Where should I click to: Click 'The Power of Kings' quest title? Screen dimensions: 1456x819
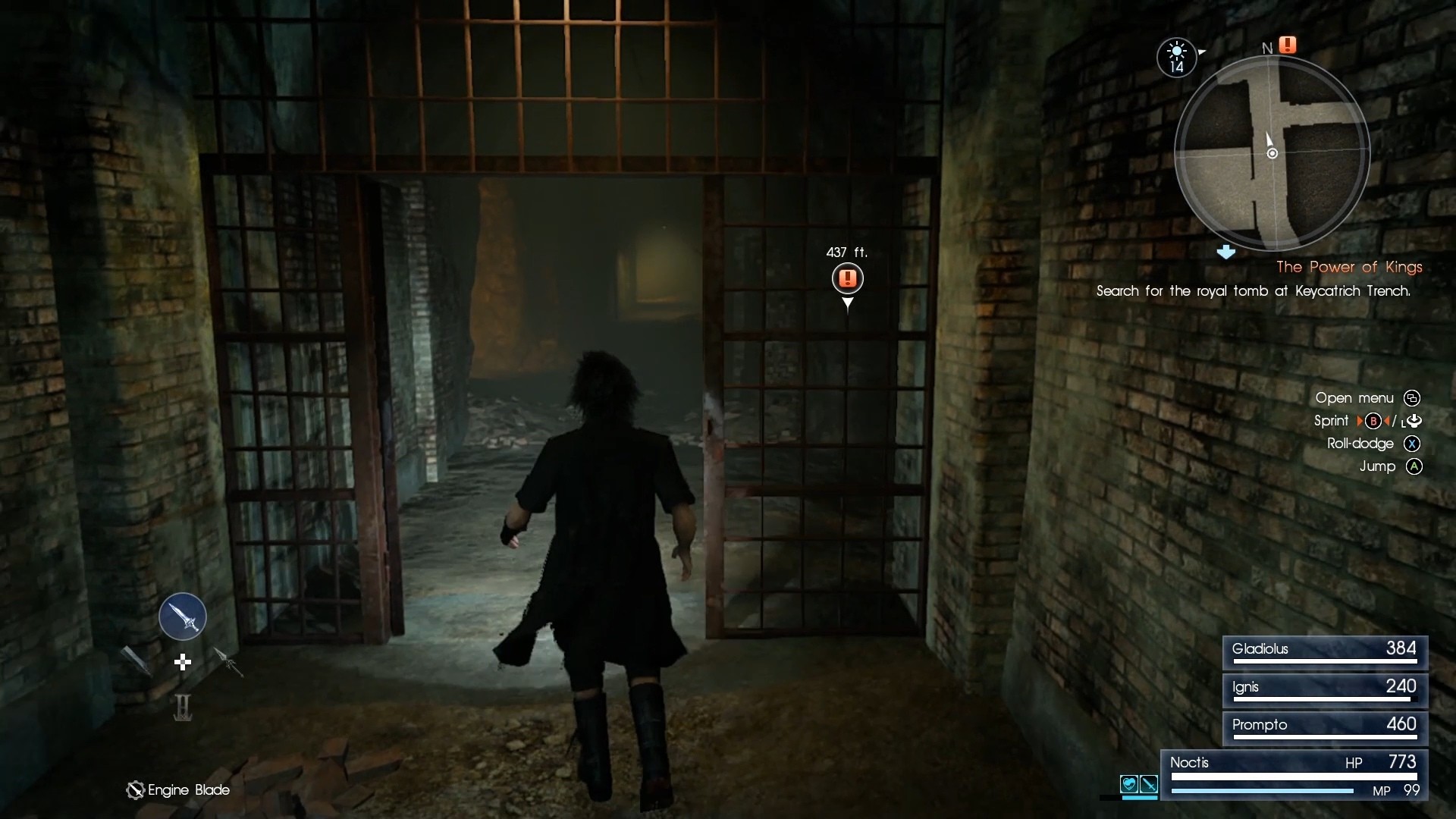pyautogui.click(x=1348, y=267)
